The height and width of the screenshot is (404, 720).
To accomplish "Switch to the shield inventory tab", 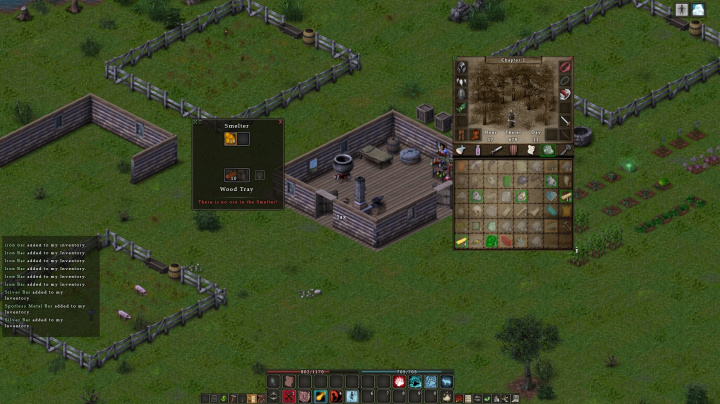I will click(514, 150).
